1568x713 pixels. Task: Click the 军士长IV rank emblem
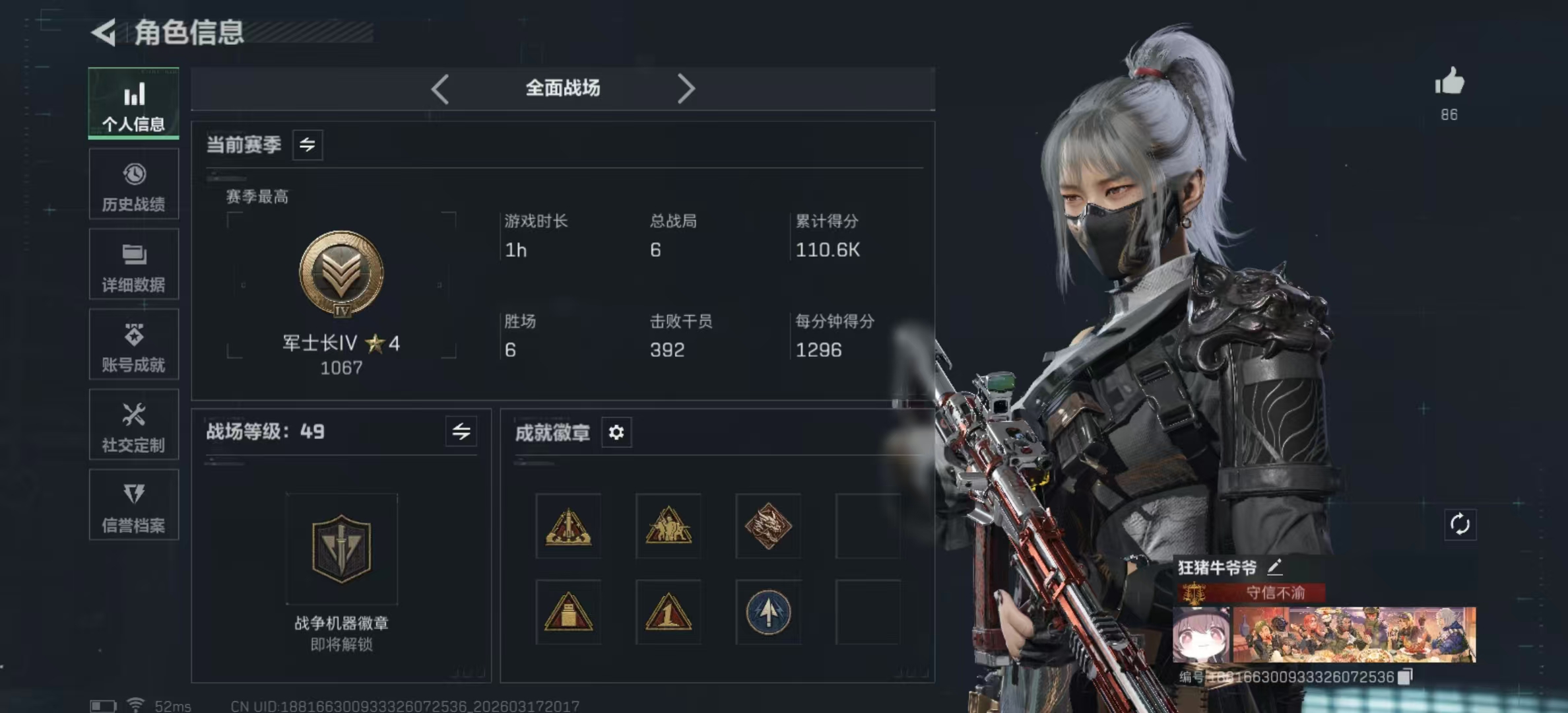(341, 273)
